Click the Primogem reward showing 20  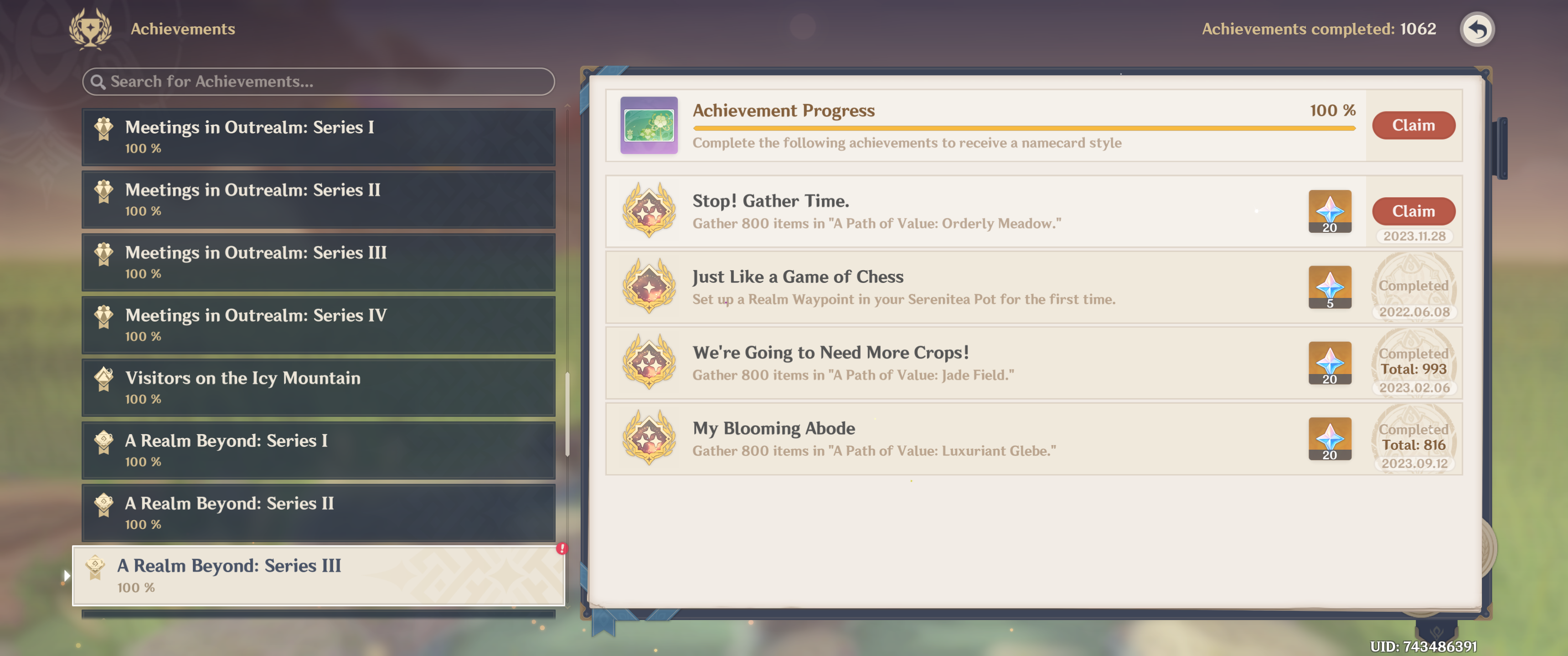click(1330, 212)
